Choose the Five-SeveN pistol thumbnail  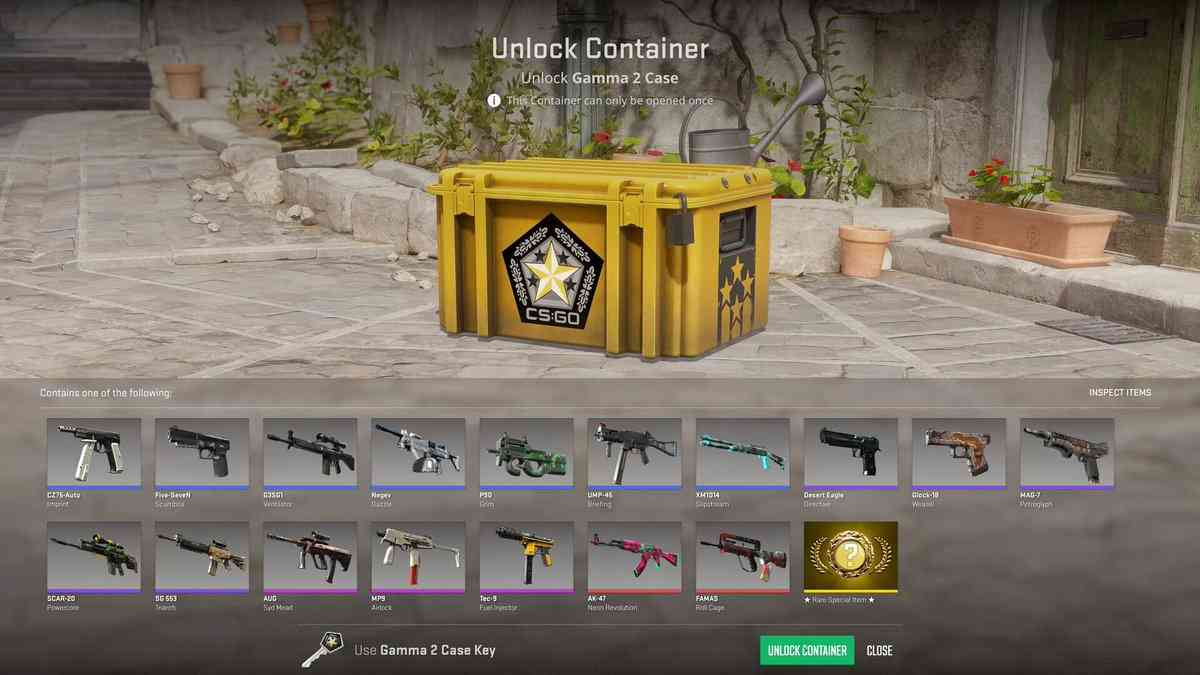coord(202,453)
